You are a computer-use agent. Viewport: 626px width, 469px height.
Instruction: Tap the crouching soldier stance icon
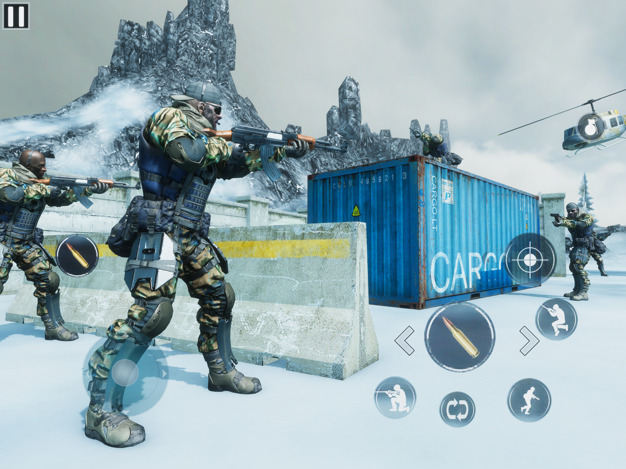[555, 319]
